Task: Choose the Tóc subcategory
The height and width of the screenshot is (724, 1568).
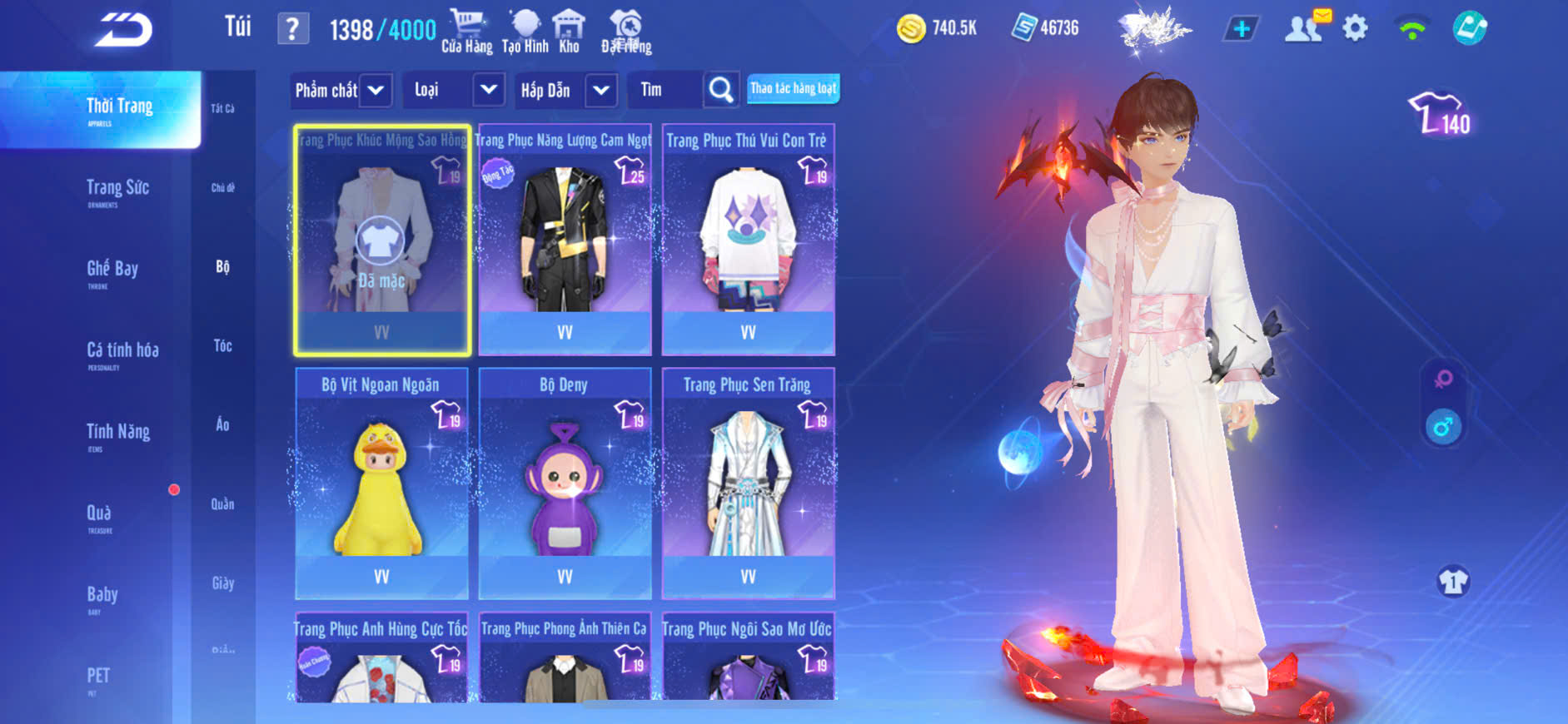Action: click(x=222, y=345)
